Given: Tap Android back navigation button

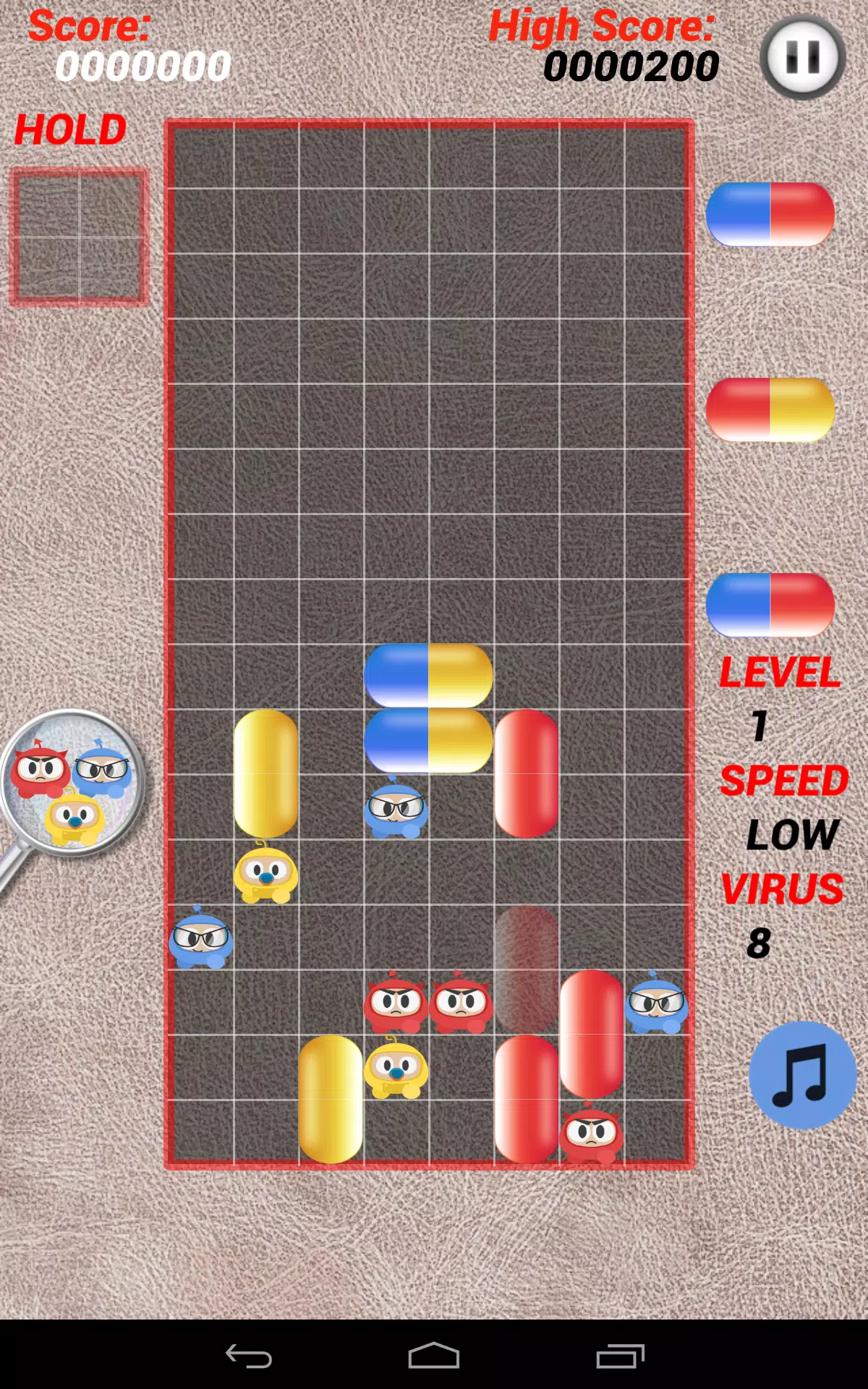Looking at the screenshot, I should pyautogui.click(x=249, y=1356).
